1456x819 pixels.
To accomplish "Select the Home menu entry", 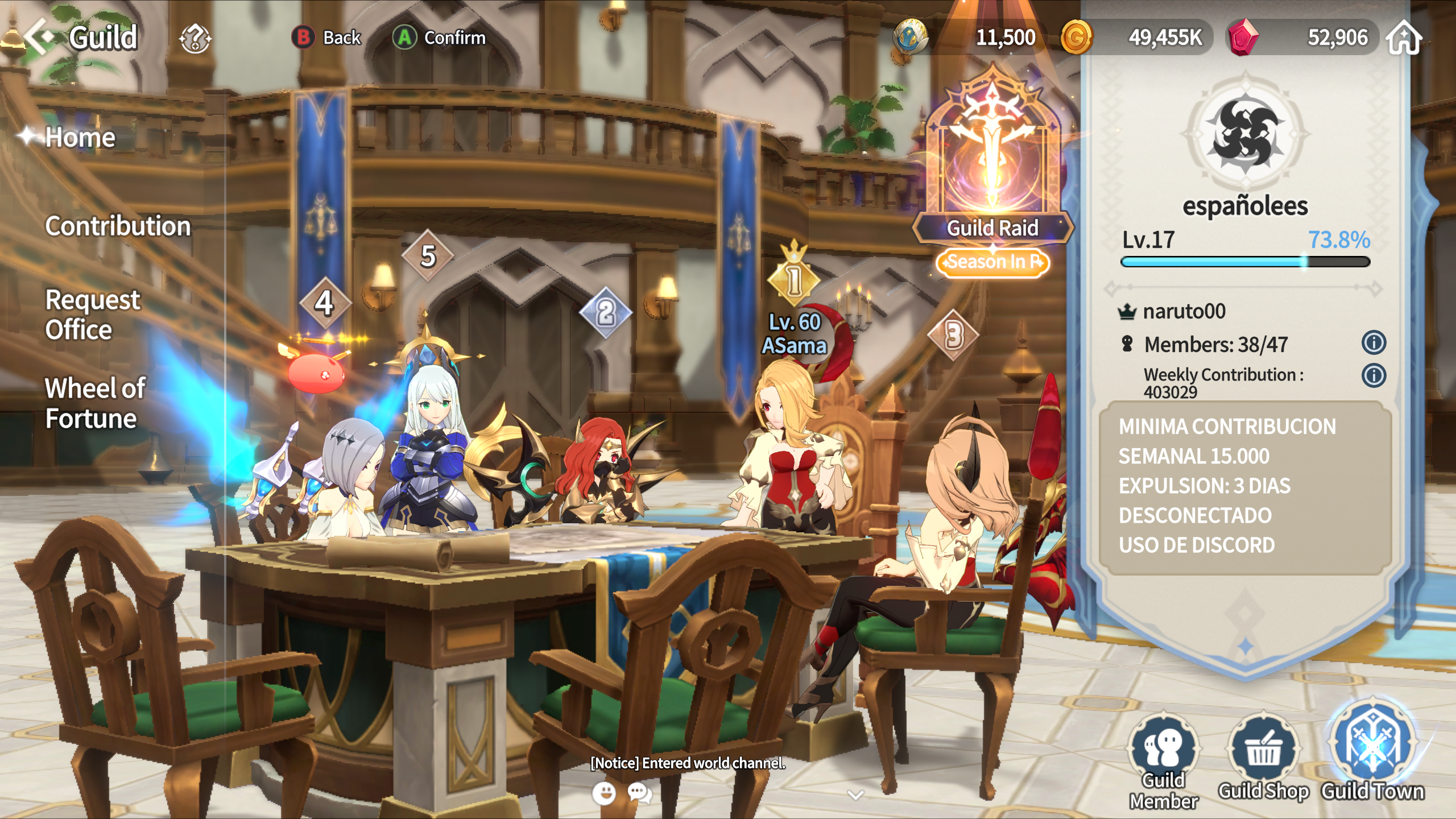I will 80,137.
